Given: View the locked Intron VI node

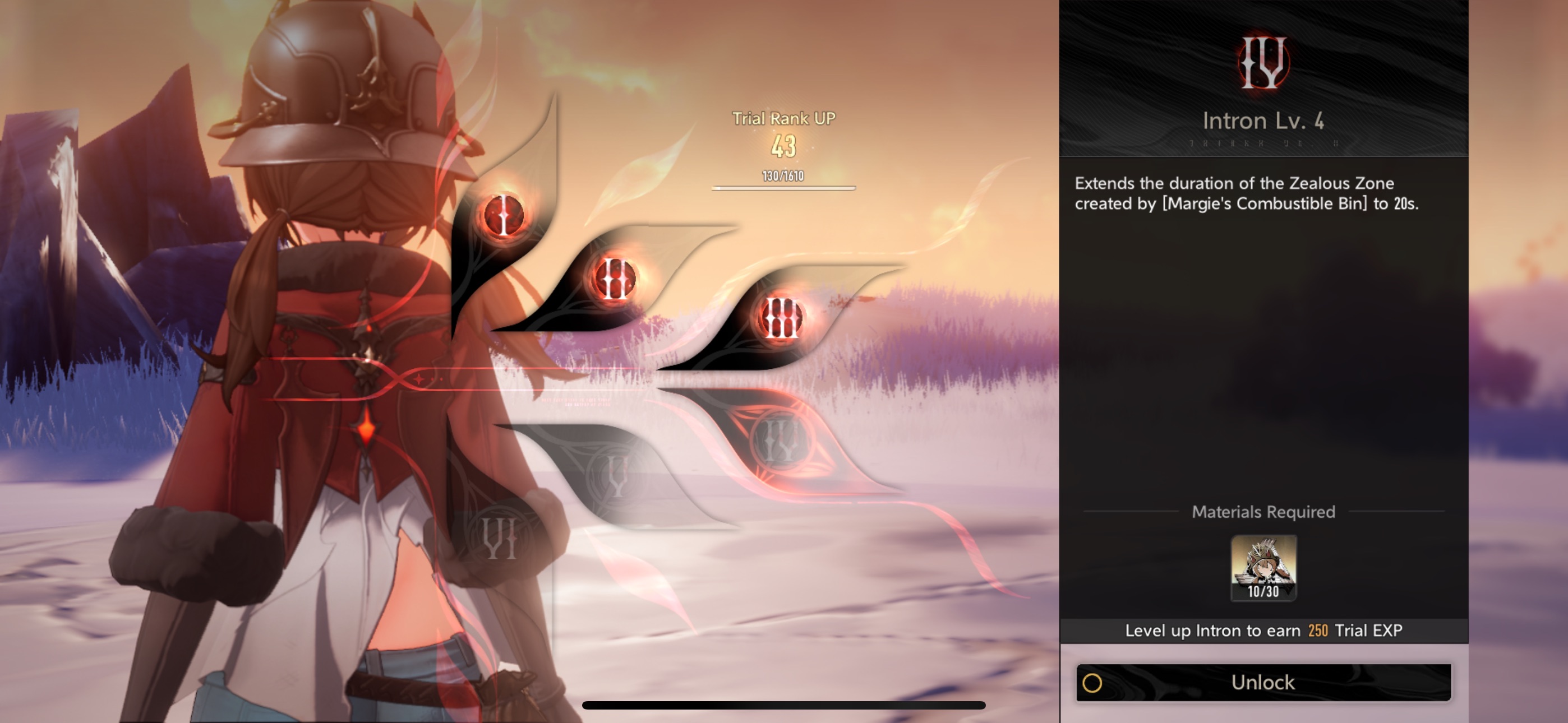Looking at the screenshot, I should click(500, 538).
